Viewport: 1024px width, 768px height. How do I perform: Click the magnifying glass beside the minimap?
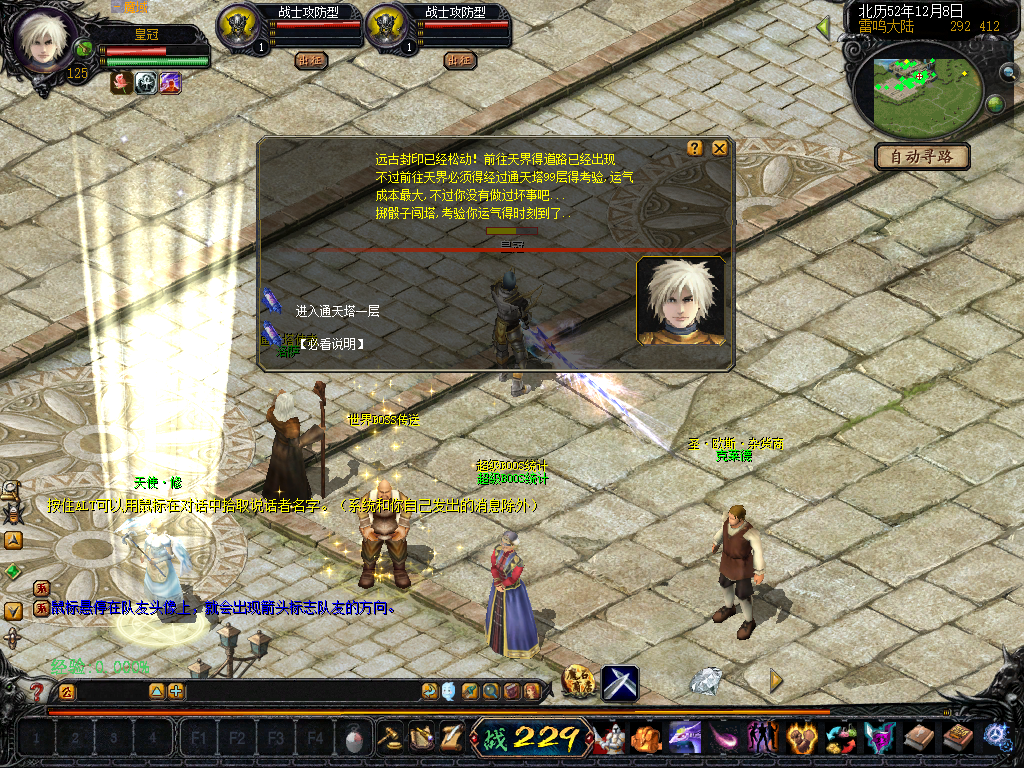pyautogui.click(x=1008, y=72)
